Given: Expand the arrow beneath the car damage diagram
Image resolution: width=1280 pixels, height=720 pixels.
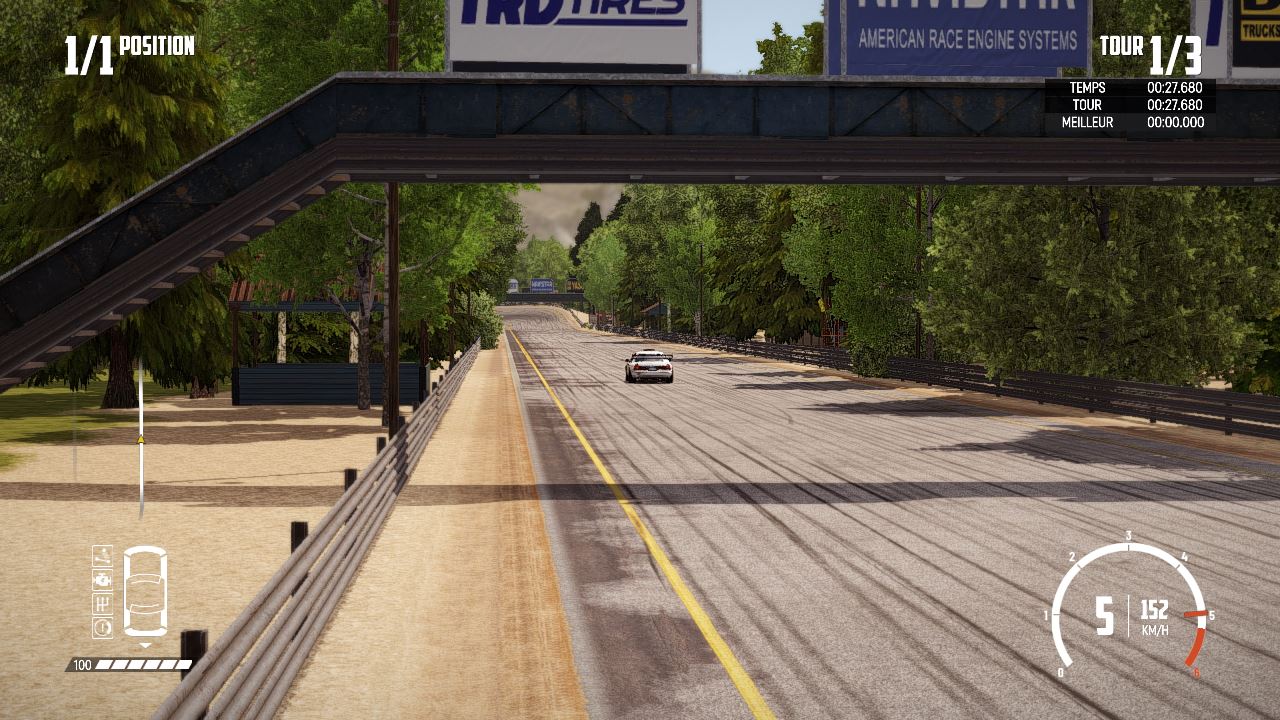Looking at the screenshot, I should coord(145,644).
